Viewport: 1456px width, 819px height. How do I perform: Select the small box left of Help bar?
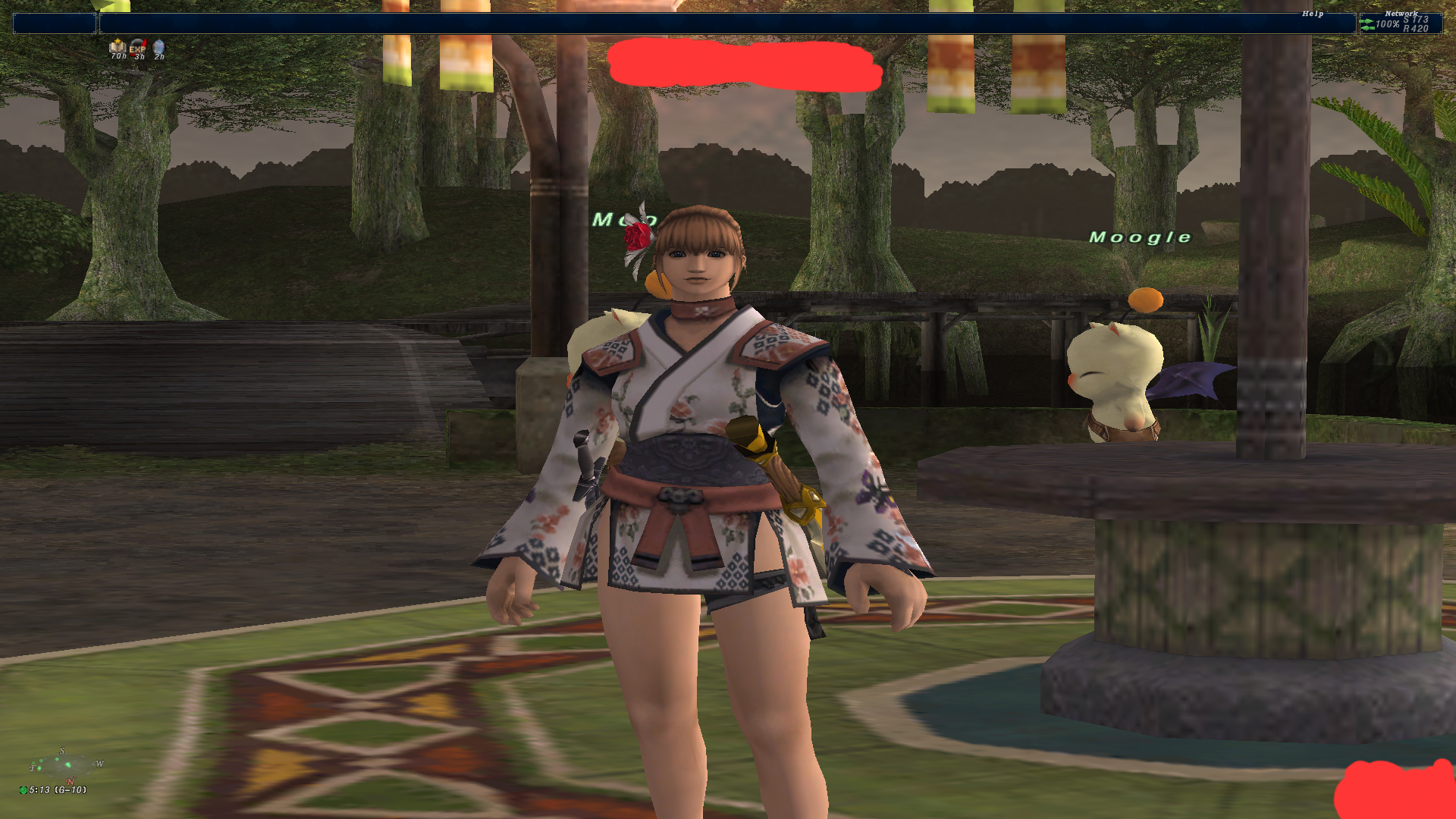[x=54, y=24]
